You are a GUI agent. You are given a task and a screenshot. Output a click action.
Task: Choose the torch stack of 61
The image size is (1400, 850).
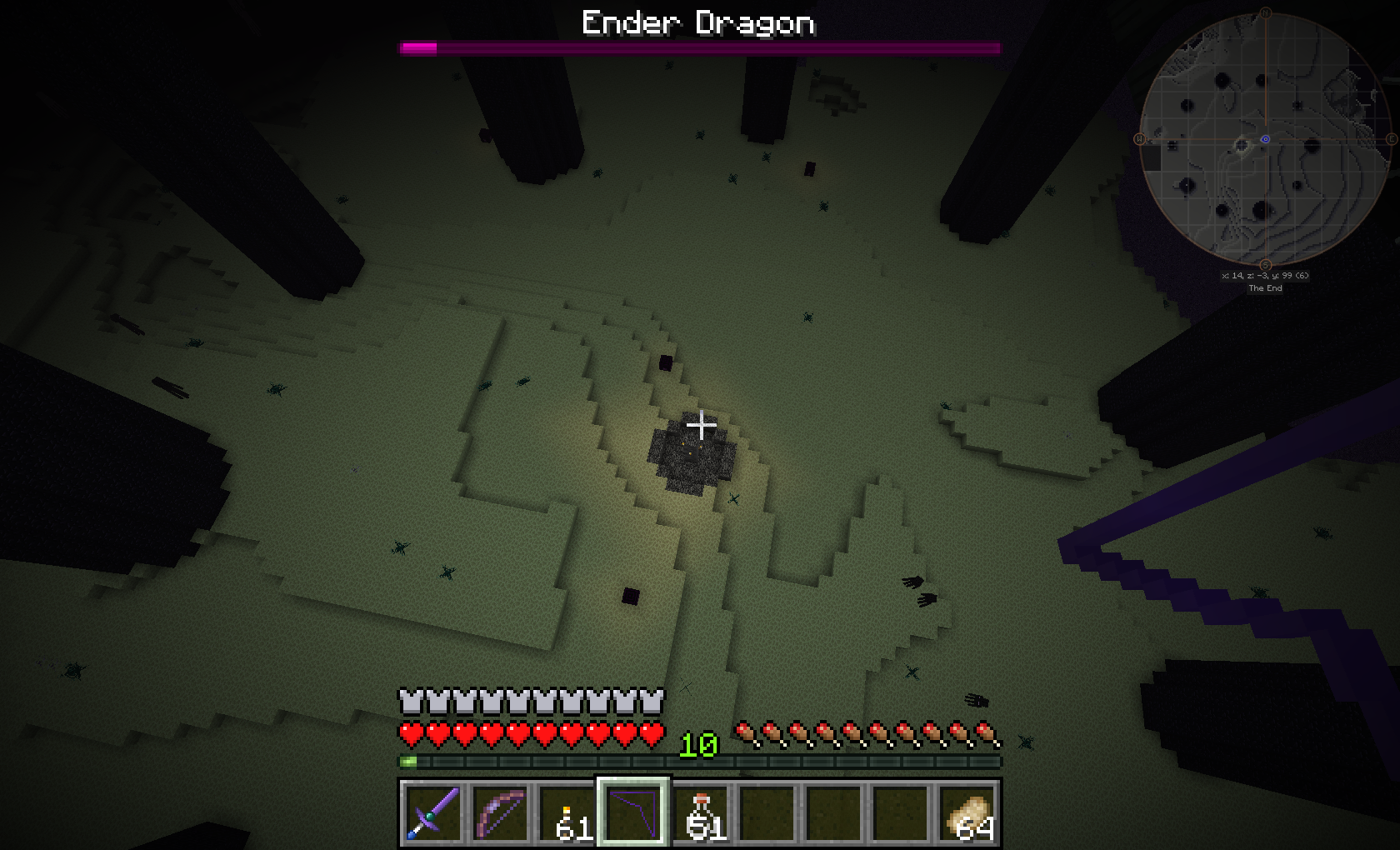pos(566,812)
